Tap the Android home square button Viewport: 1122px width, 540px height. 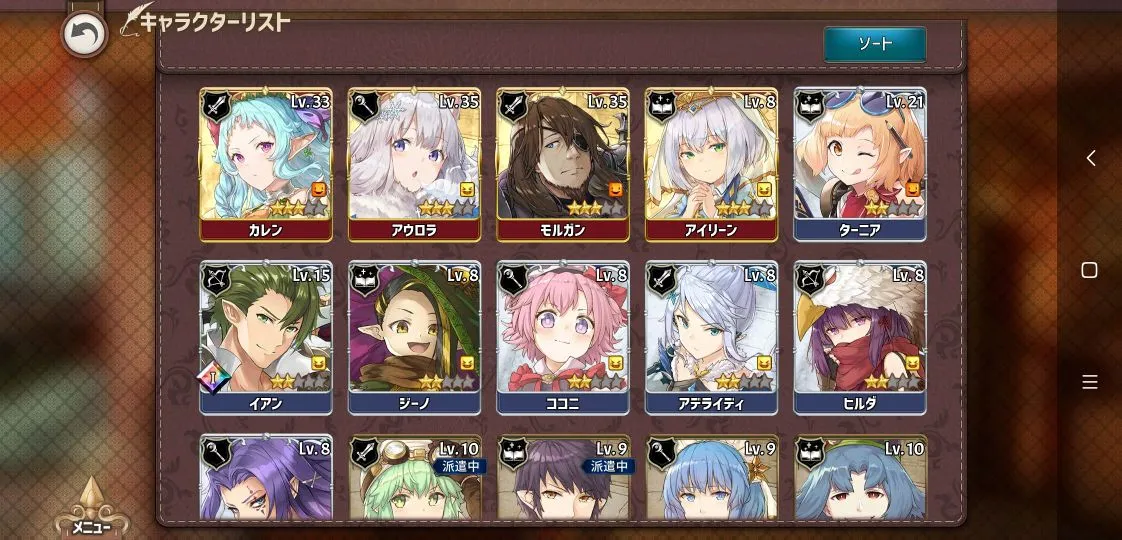tap(1090, 270)
